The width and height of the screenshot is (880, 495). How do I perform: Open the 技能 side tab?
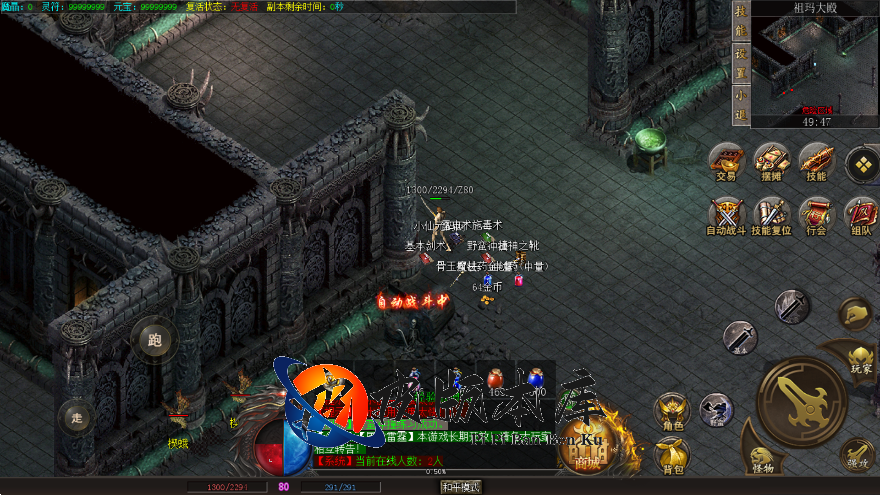741,24
